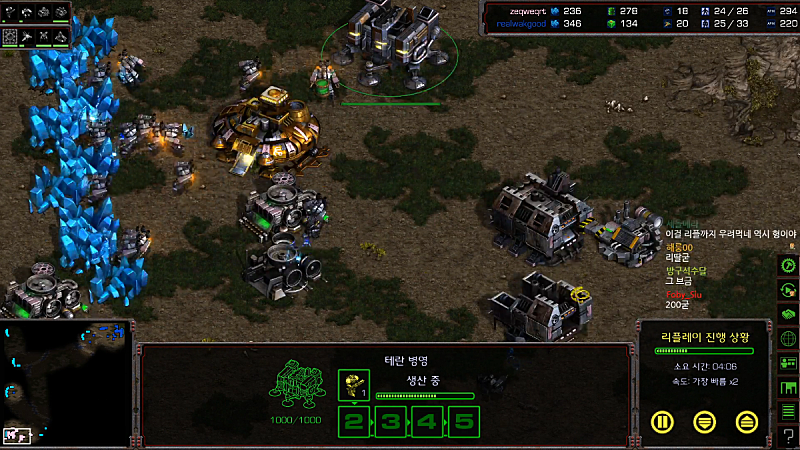Open the game menu list button
This screenshot has height=450, width=800.
[x=788, y=411]
